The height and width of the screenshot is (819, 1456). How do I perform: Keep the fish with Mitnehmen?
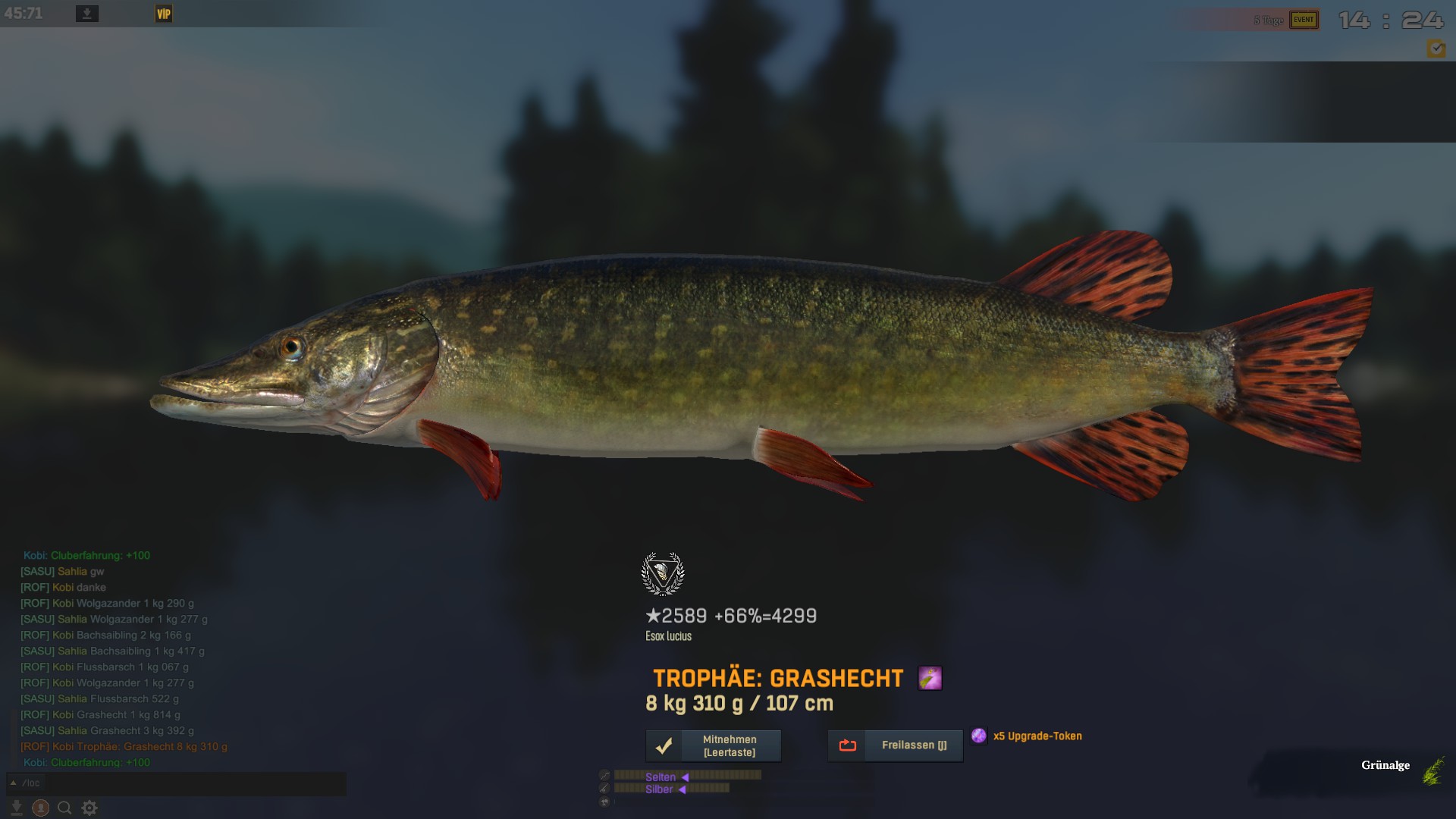(713, 745)
